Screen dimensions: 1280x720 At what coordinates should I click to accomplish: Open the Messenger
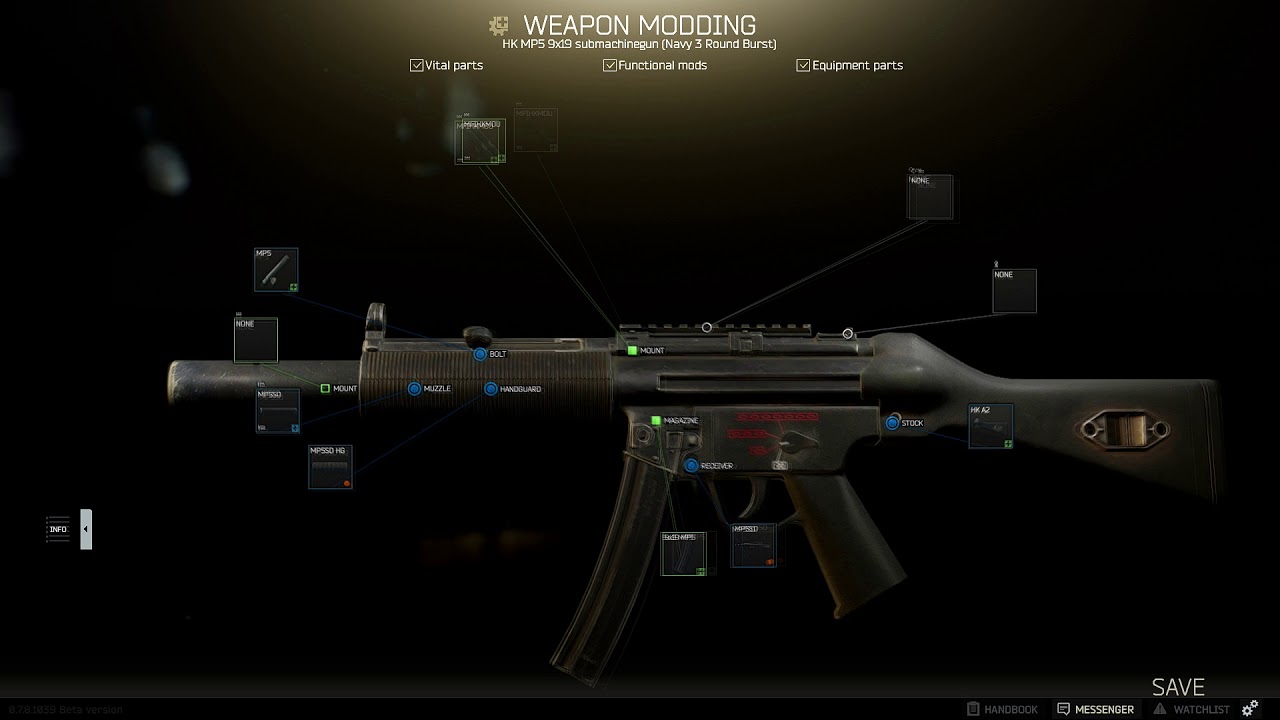click(1096, 709)
